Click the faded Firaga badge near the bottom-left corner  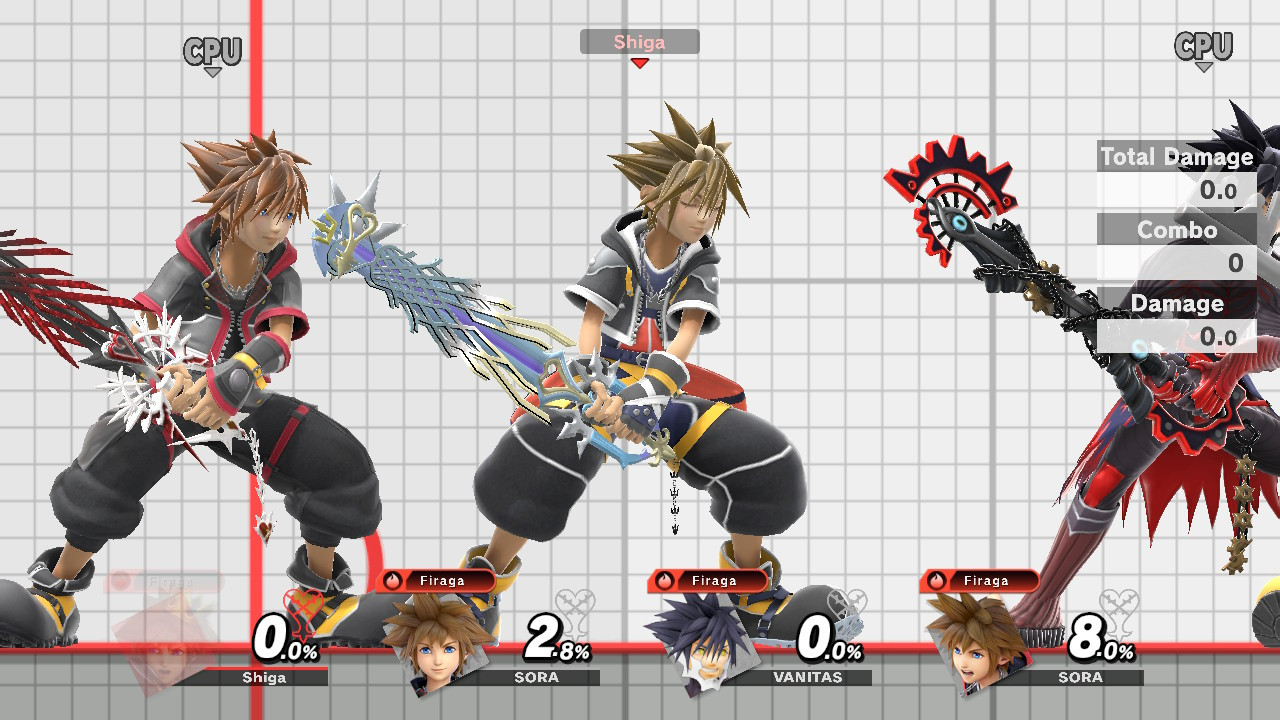click(x=160, y=578)
